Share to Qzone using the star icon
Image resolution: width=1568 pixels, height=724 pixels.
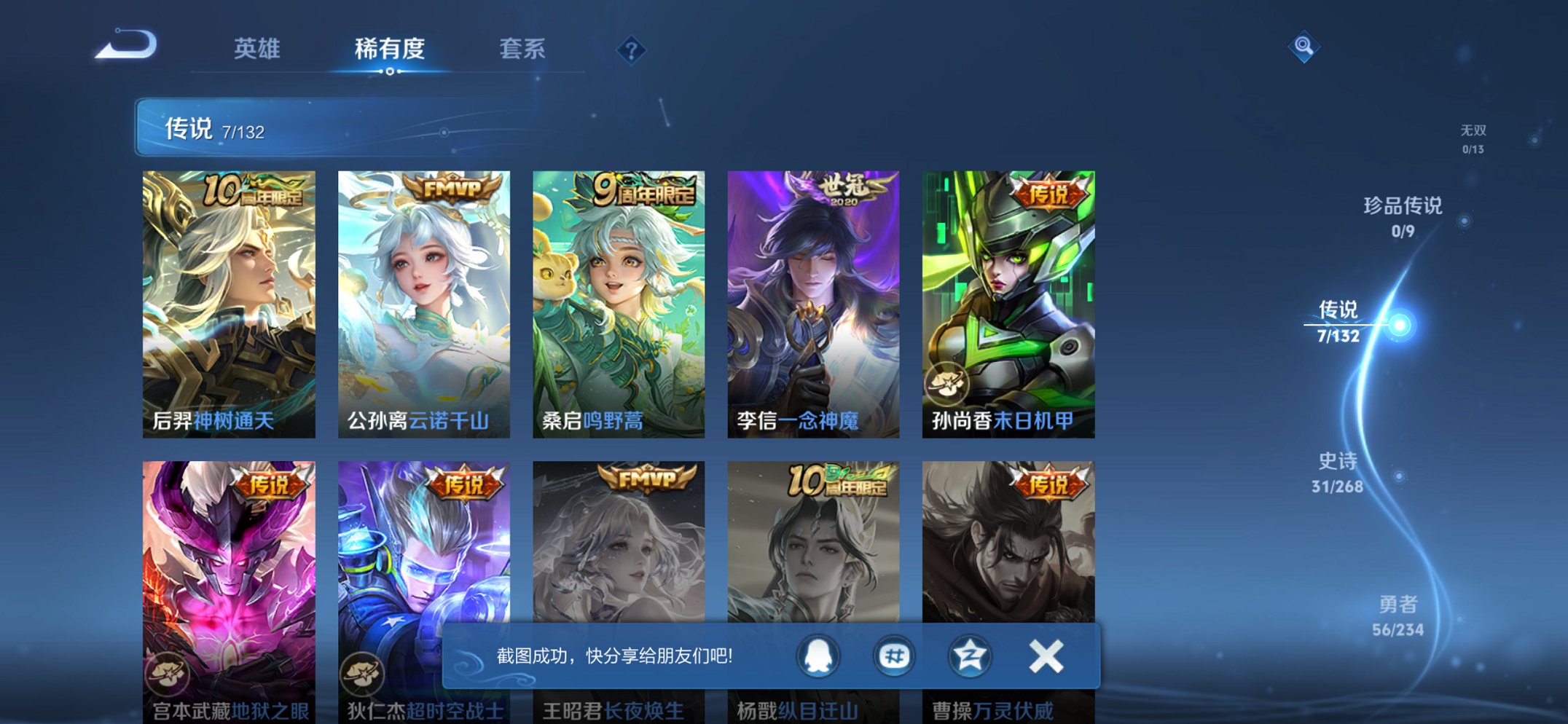point(969,656)
